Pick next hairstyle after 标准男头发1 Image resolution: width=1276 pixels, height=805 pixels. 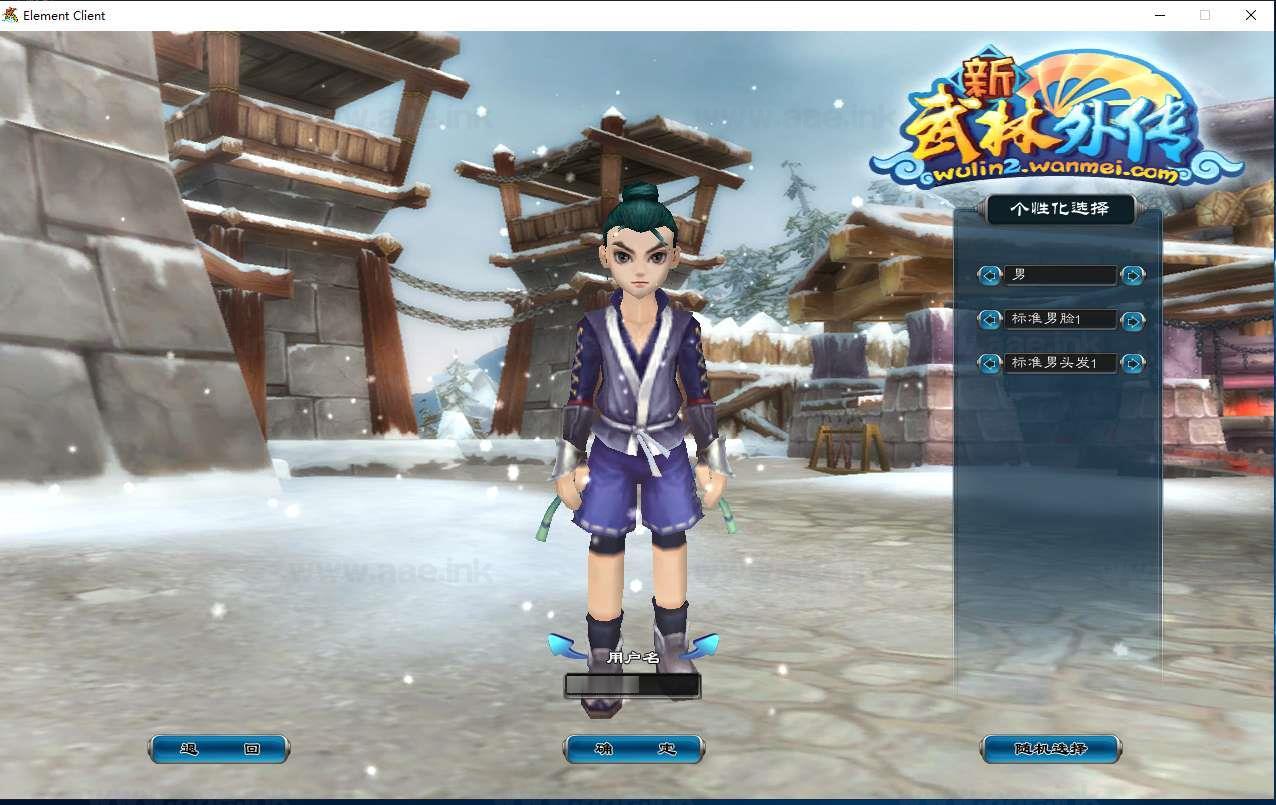point(1132,363)
